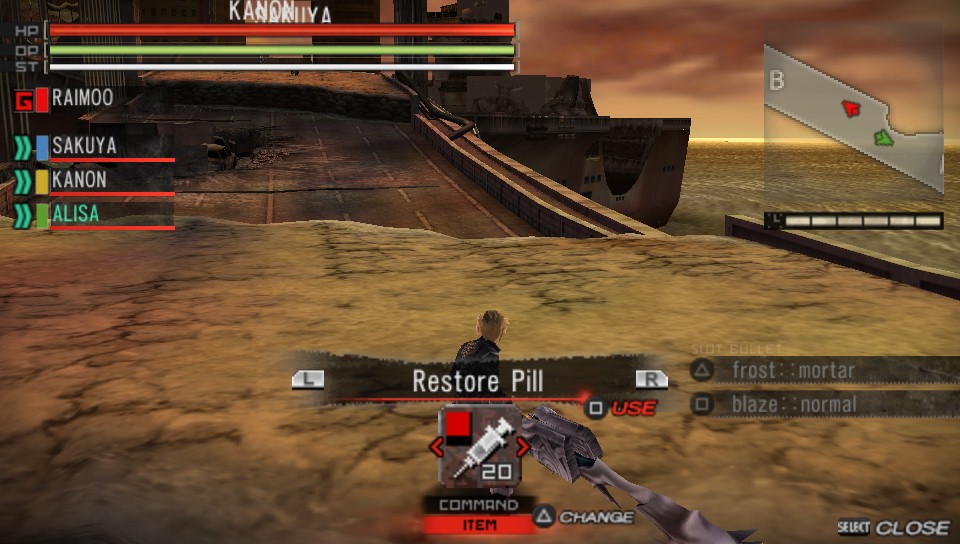
Task: Click the left red arrow beside item
Action: [x=435, y=446]
